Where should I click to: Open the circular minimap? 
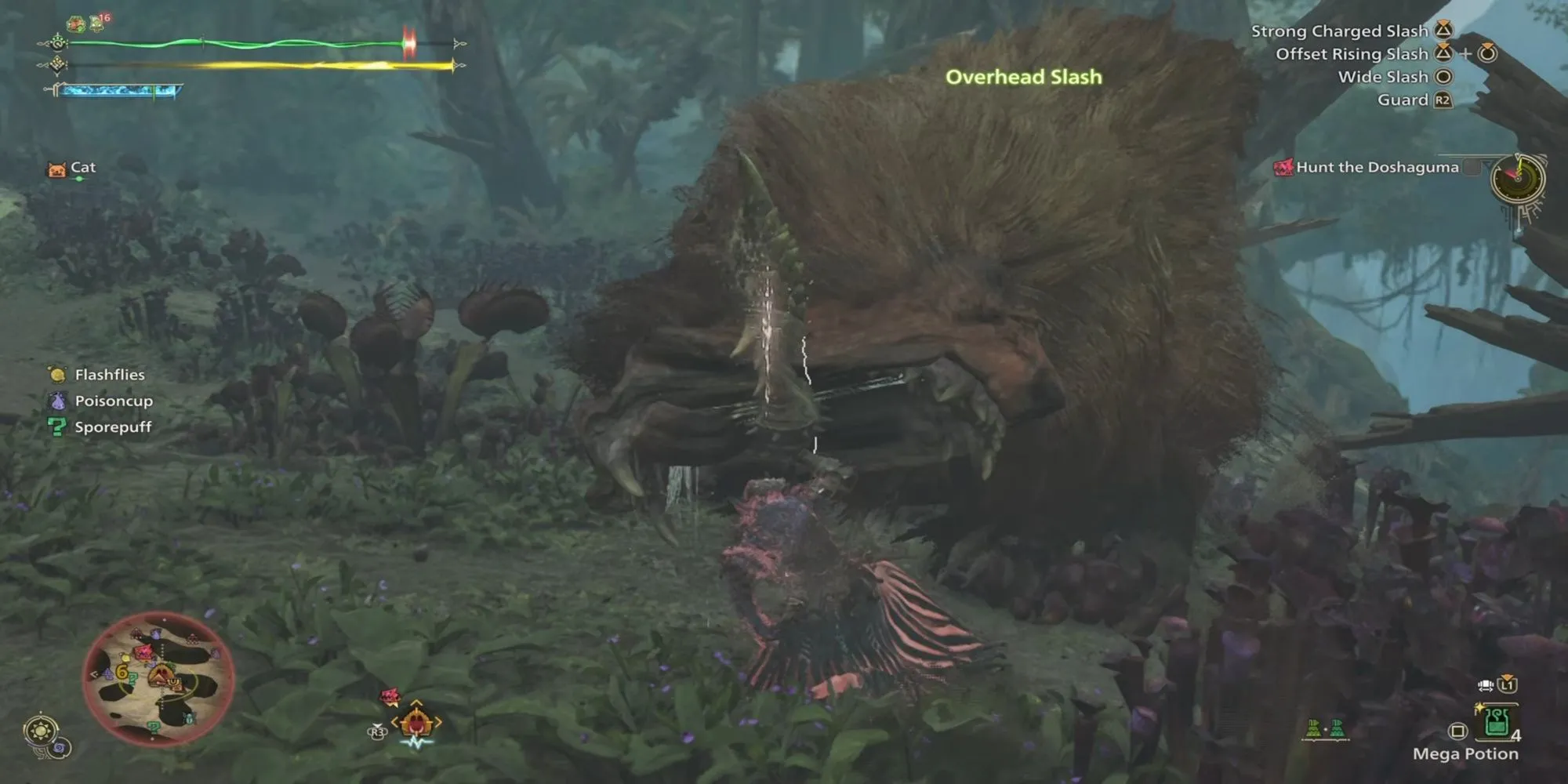(158, 678)
